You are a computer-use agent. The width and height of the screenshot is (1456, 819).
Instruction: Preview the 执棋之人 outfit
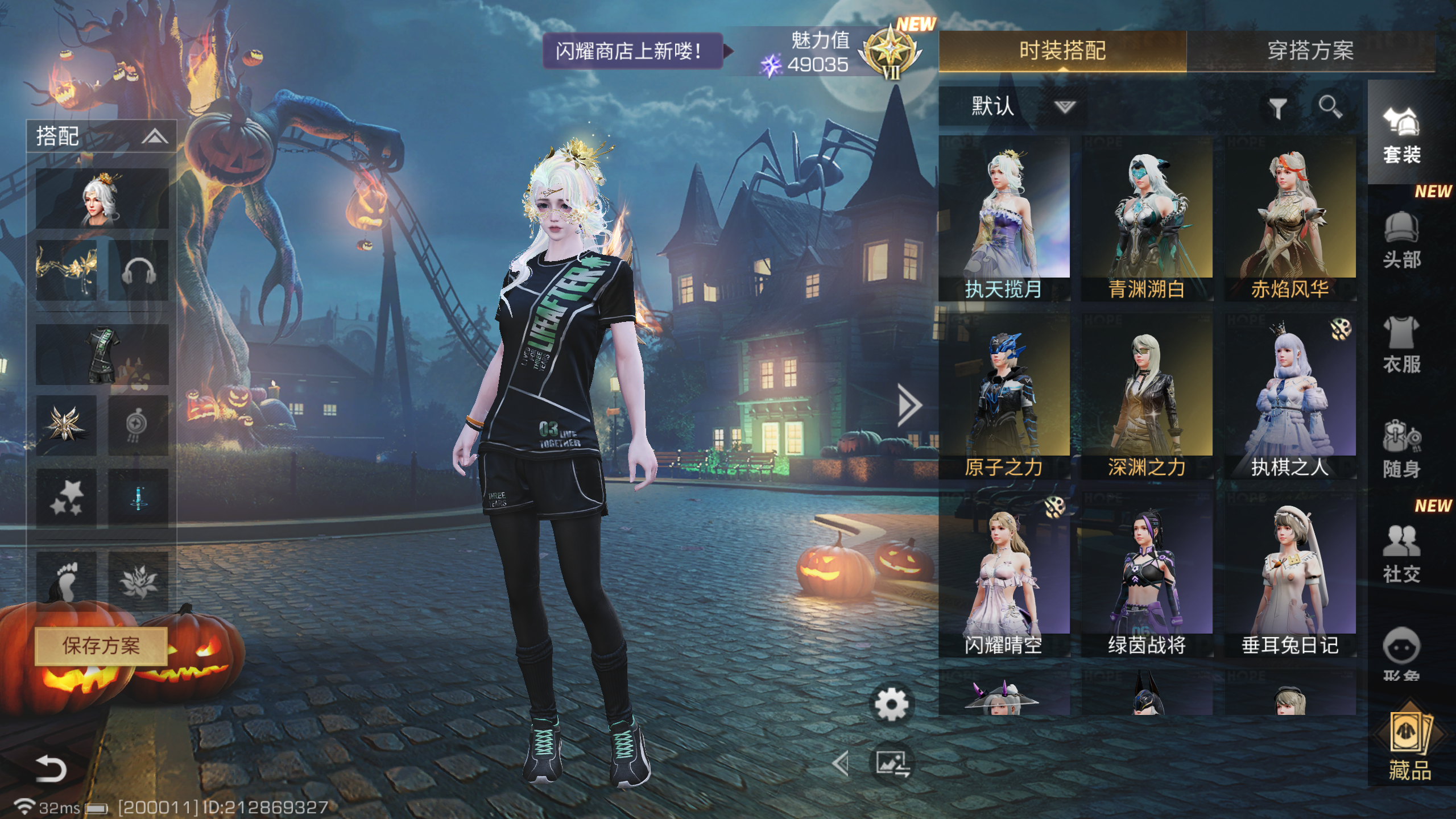click(1290, 395)
